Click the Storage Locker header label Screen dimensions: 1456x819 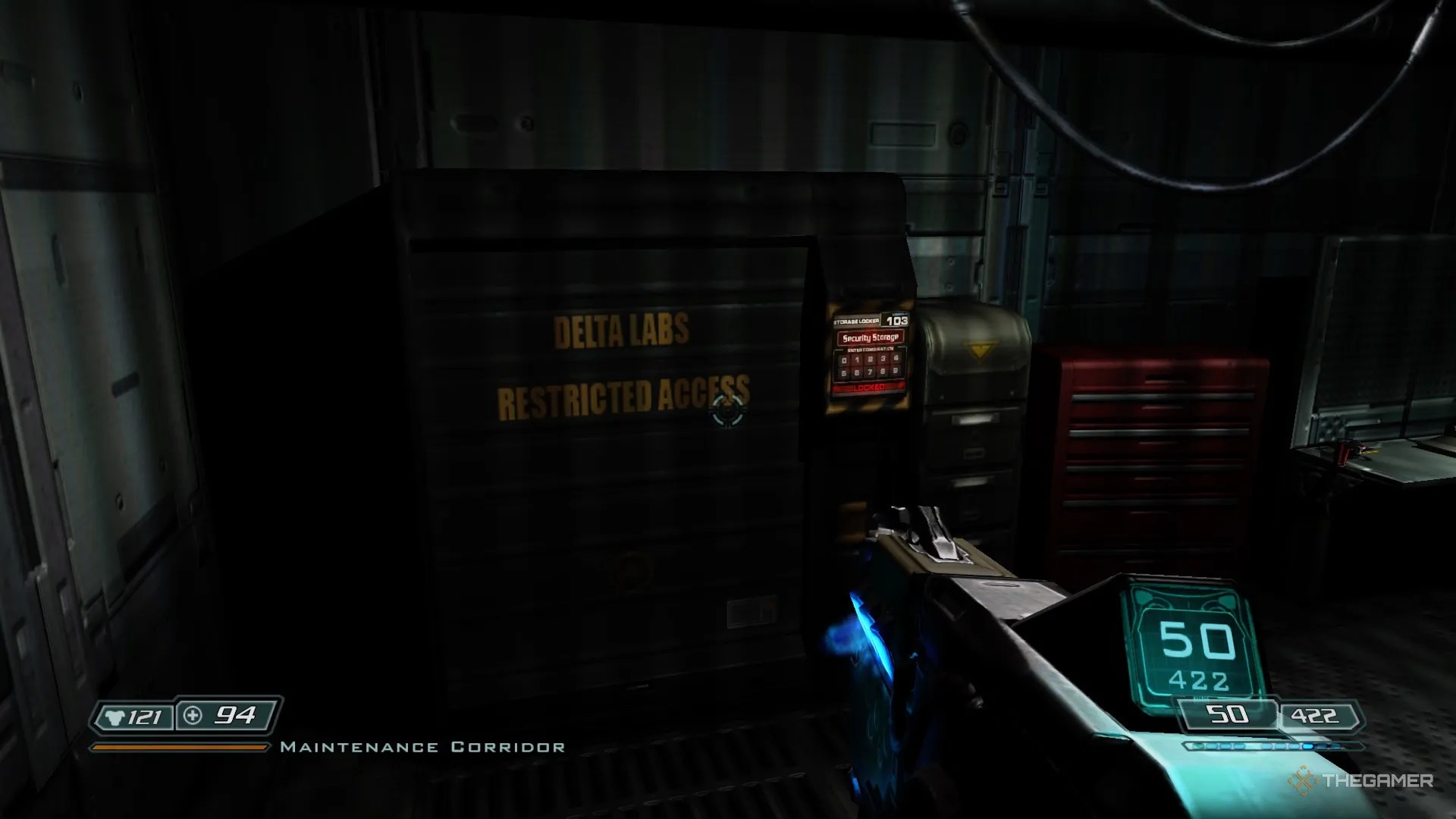pos(856,321)
